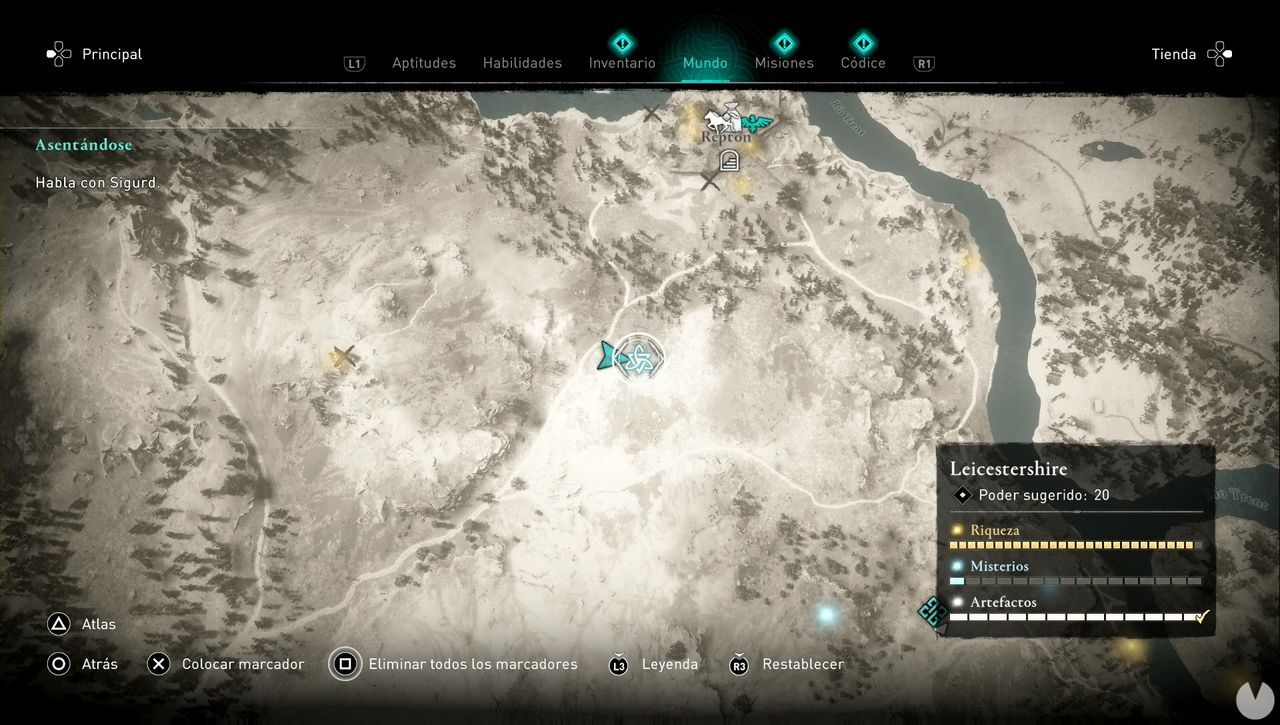Open the Misiones tab

(x=784, y=63)
